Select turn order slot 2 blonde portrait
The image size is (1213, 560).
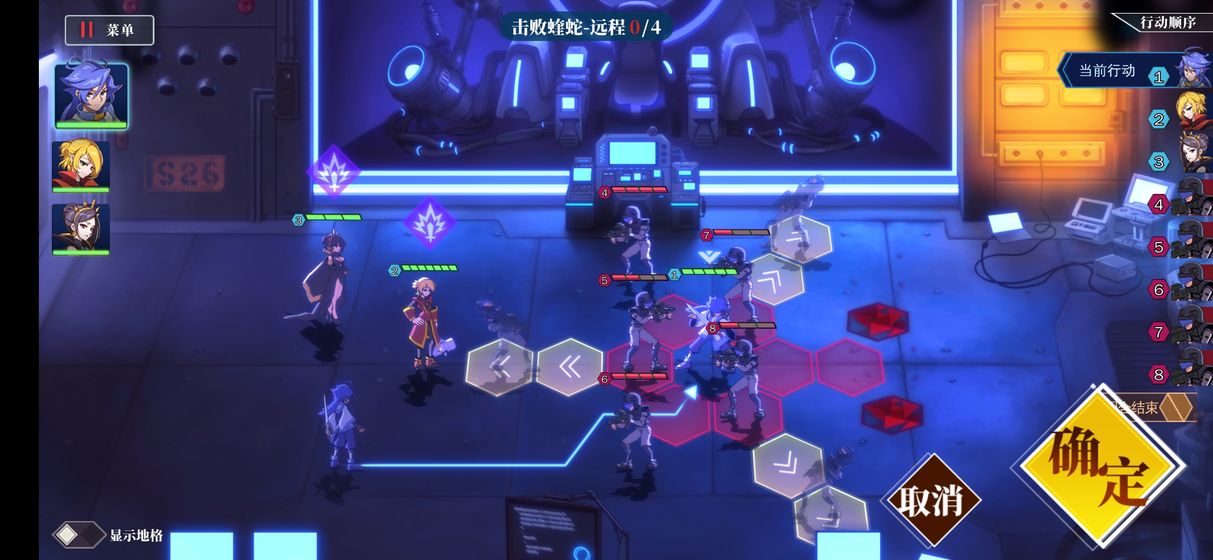coord(1191,116)
